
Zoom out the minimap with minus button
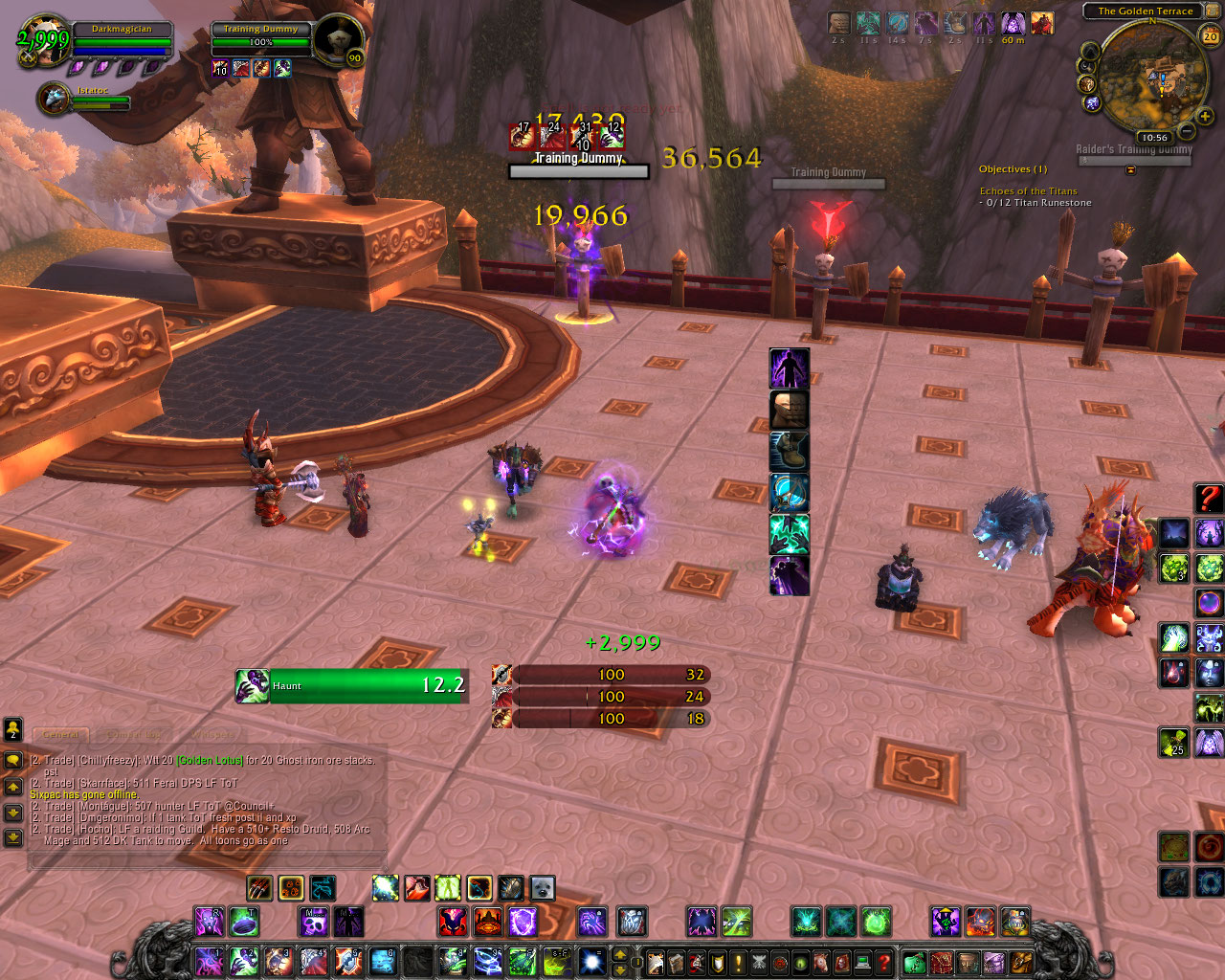click(1187, 130)
